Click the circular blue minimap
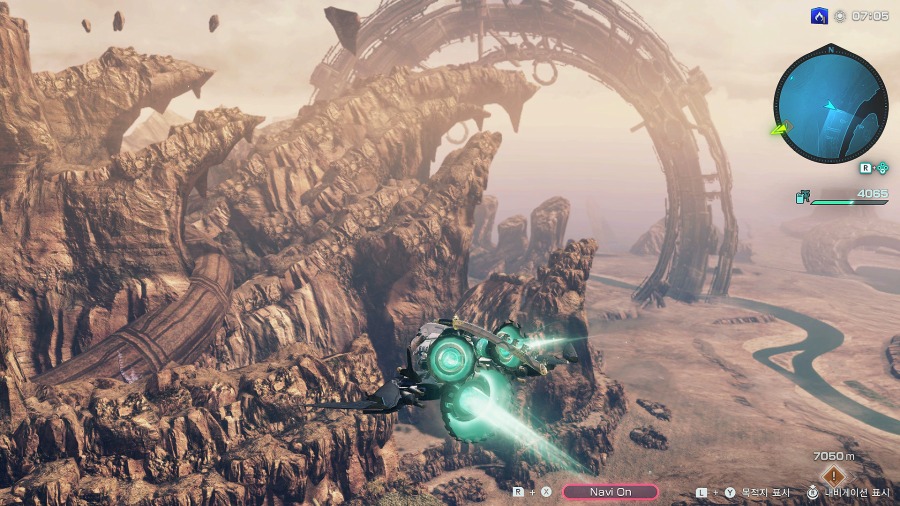The height and width of the screenshot is (506, 900). [x=831, y=105]
